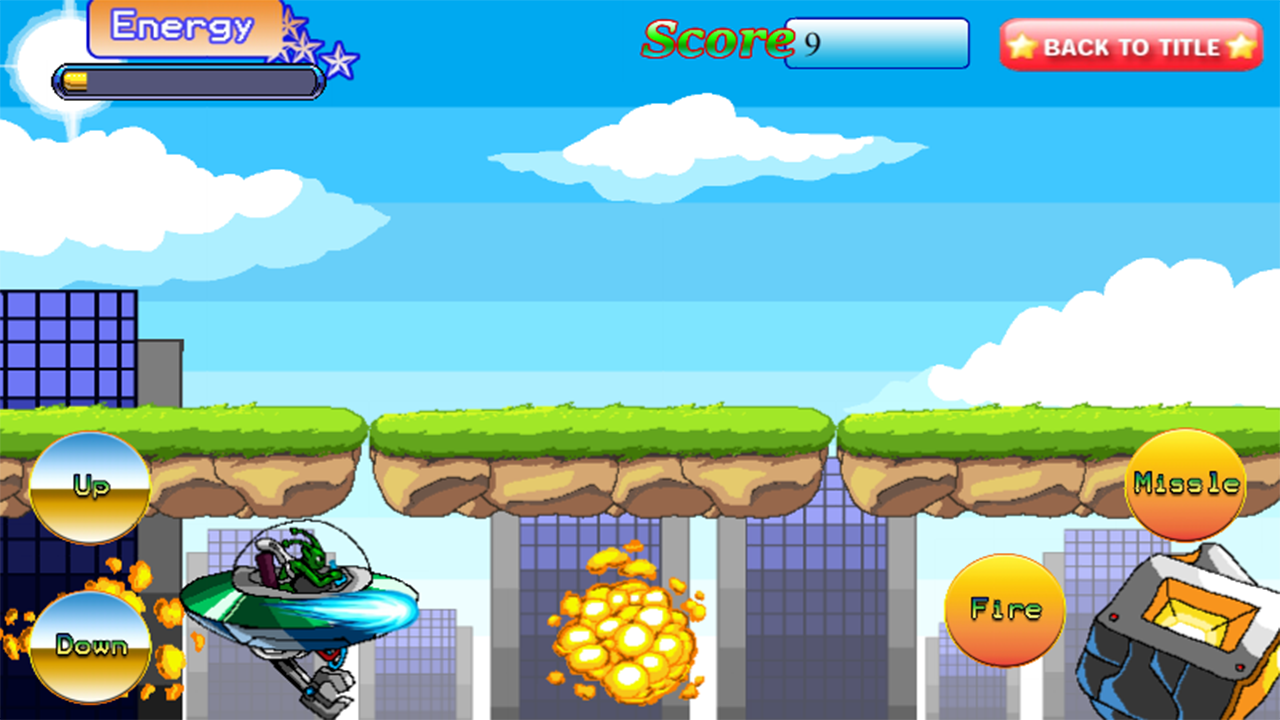
Task: Select the score value field showing 9
Action: click(880, 42)
